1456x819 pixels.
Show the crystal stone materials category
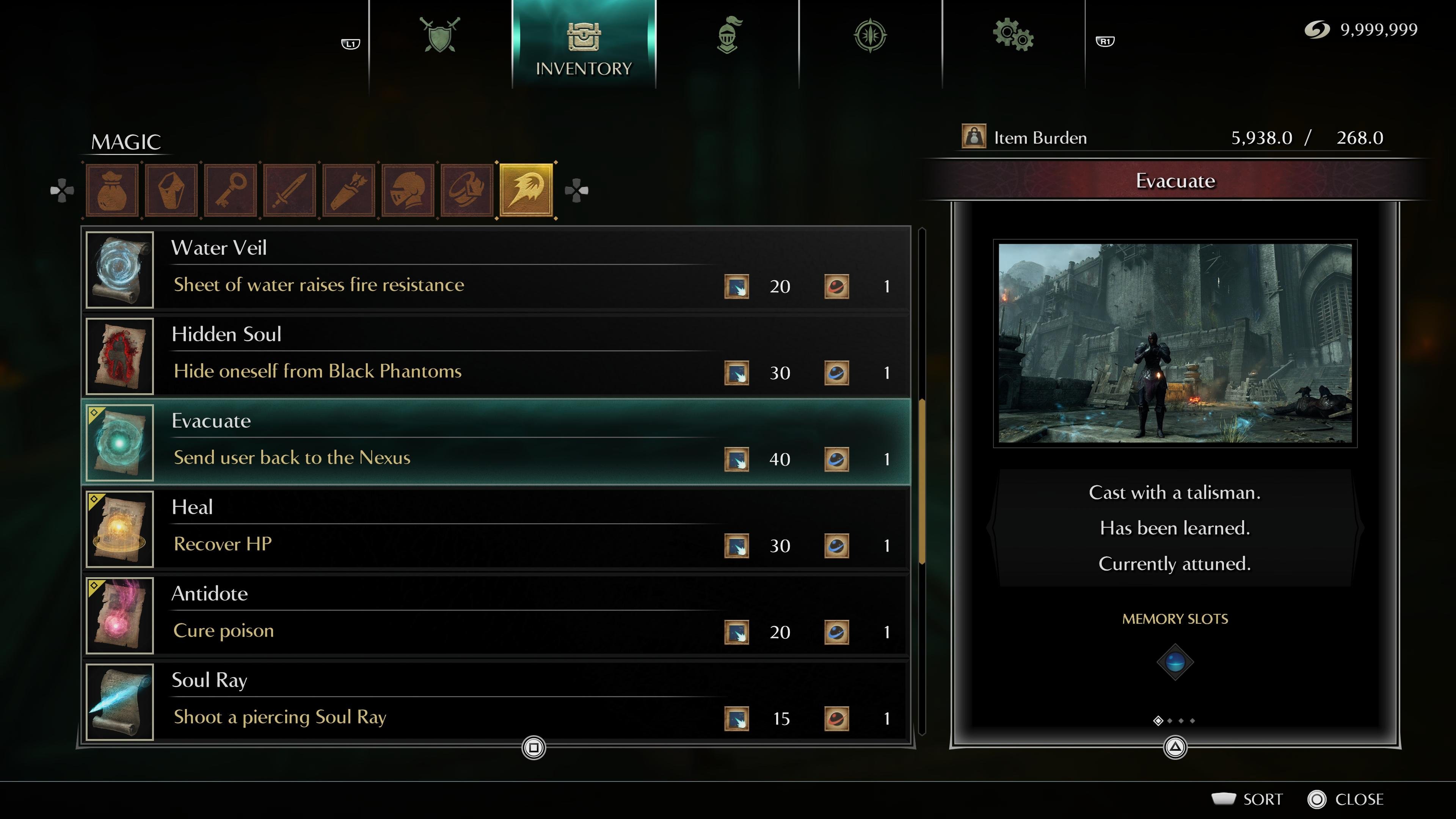click(171, 190)
